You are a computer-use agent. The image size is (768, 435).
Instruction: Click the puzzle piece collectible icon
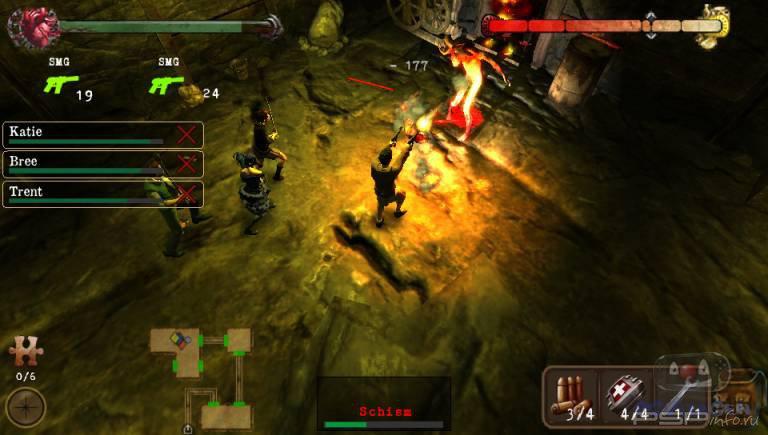pyautogui.click(x=25, y=352)
